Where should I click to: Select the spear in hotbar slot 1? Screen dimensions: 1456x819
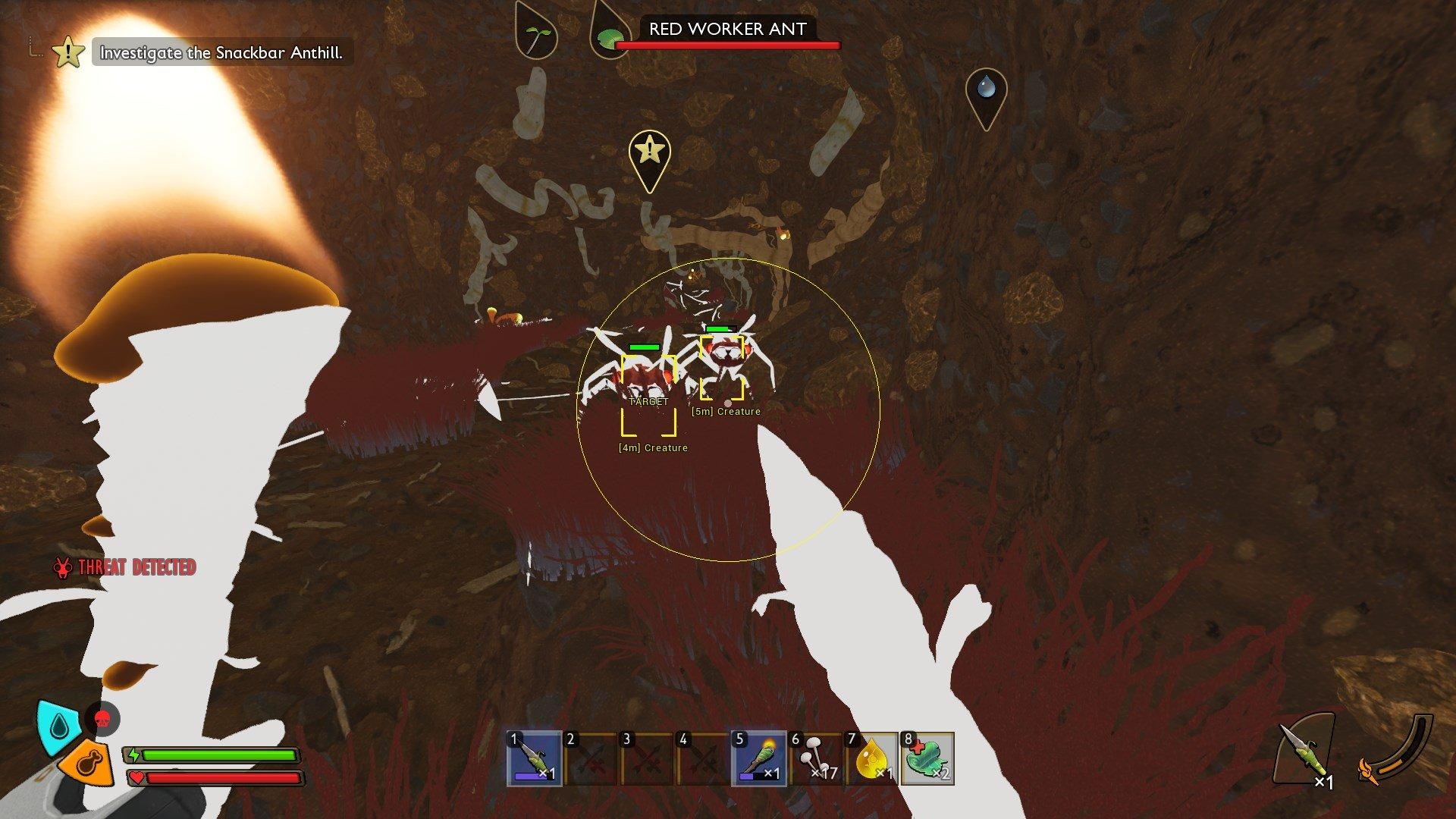click(534, 758)
